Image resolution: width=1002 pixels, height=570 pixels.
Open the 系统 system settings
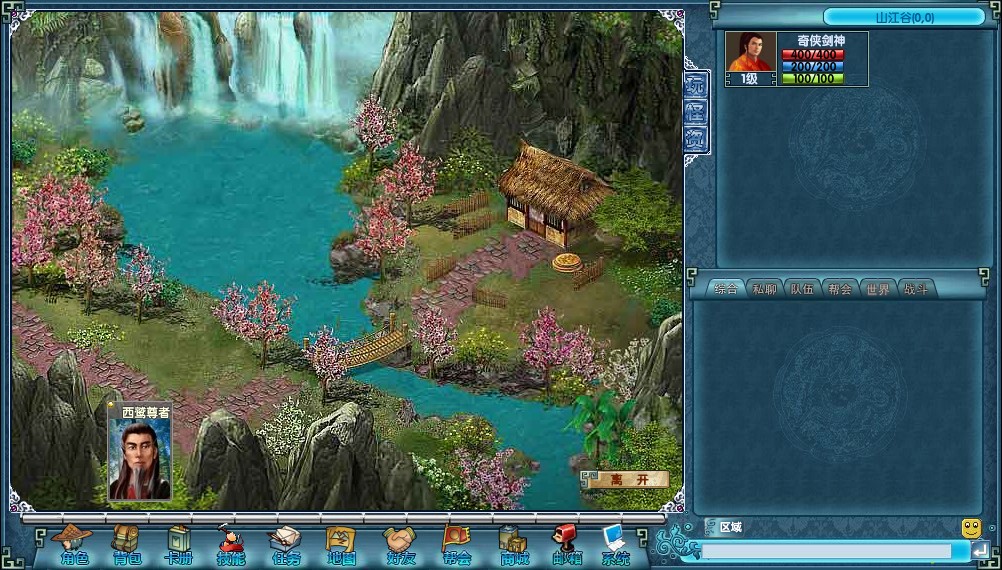[616, 546]
